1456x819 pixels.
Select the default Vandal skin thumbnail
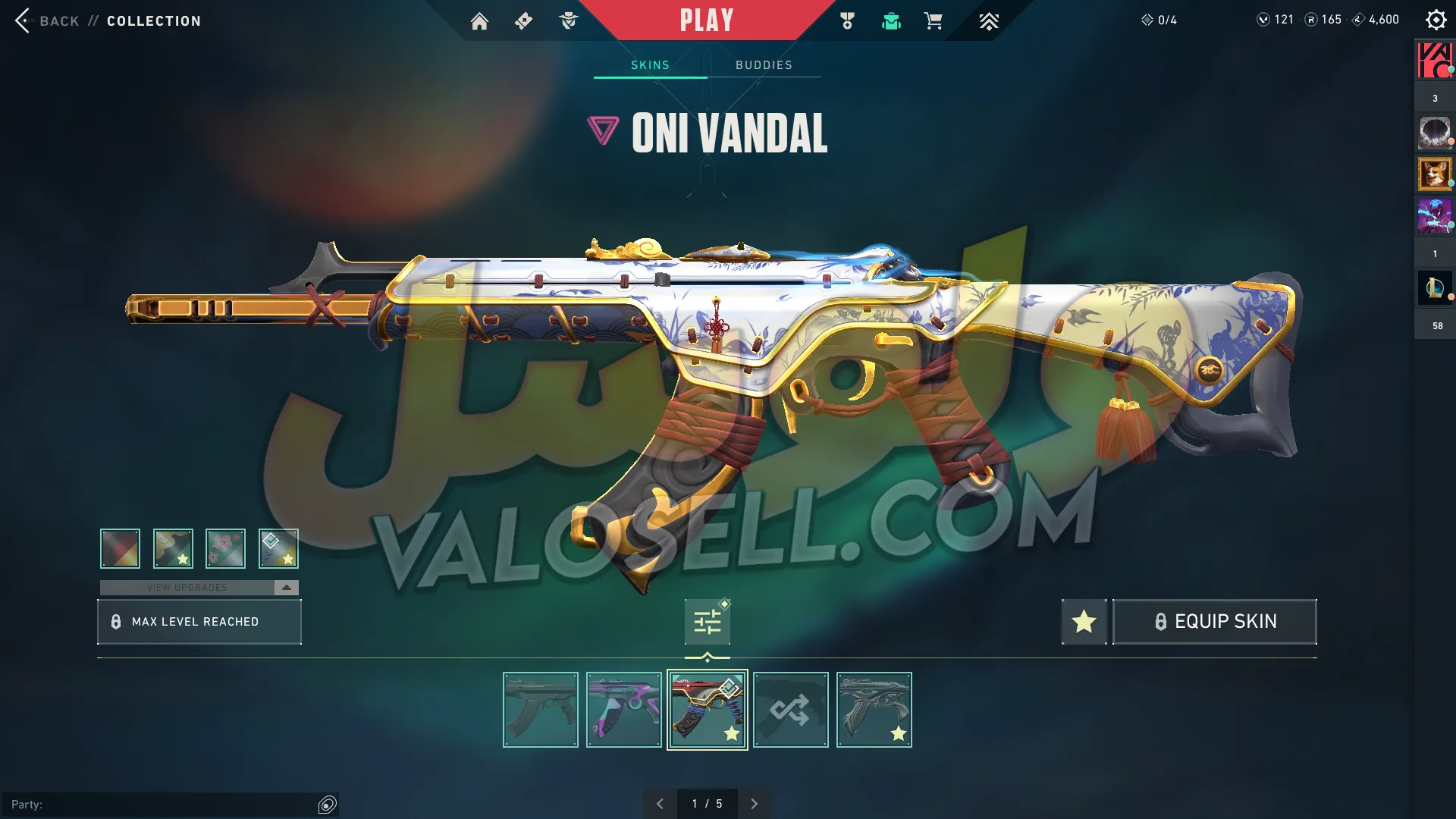pos(540,710)
